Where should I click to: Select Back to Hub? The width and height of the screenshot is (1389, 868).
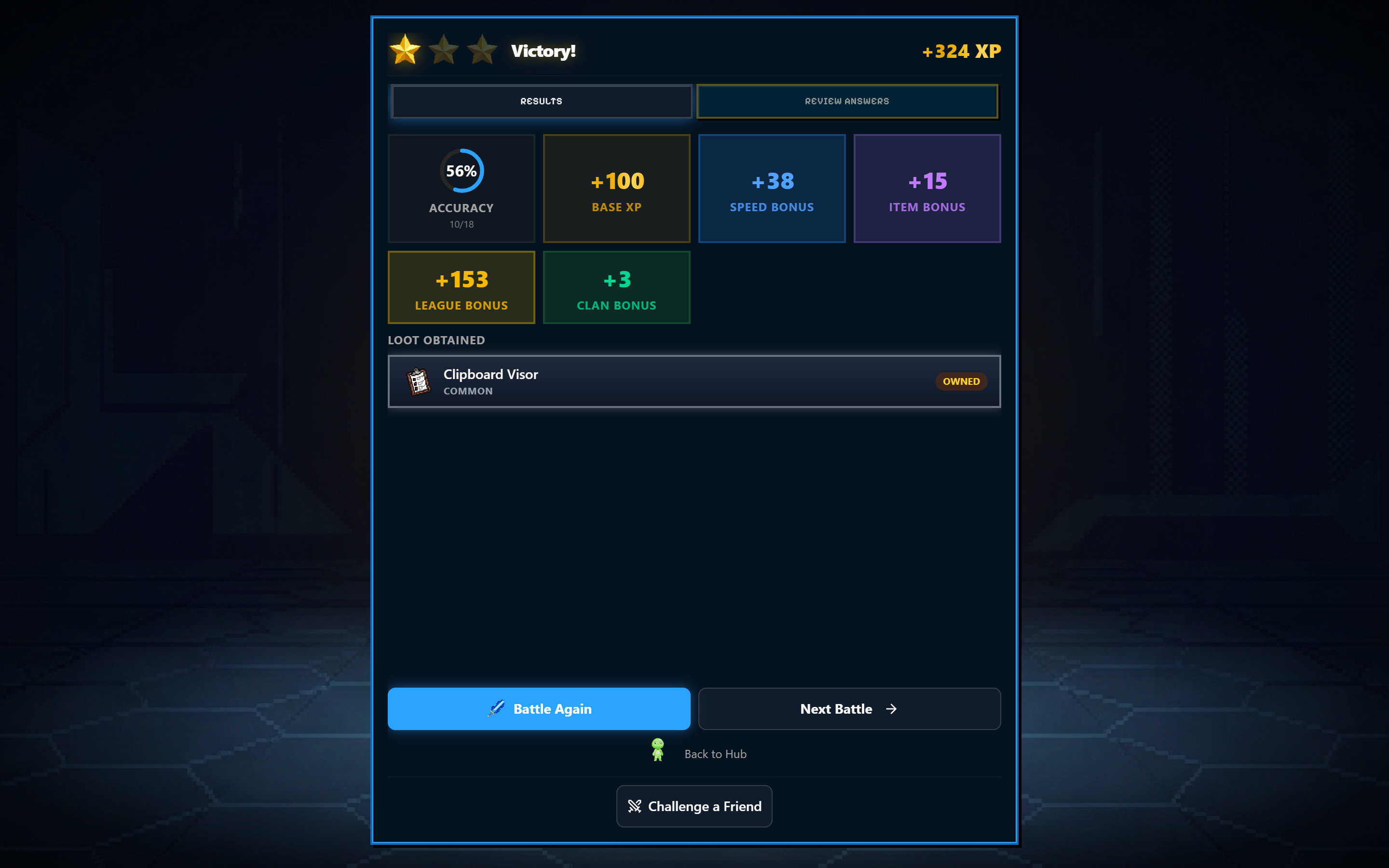point(715,754)
